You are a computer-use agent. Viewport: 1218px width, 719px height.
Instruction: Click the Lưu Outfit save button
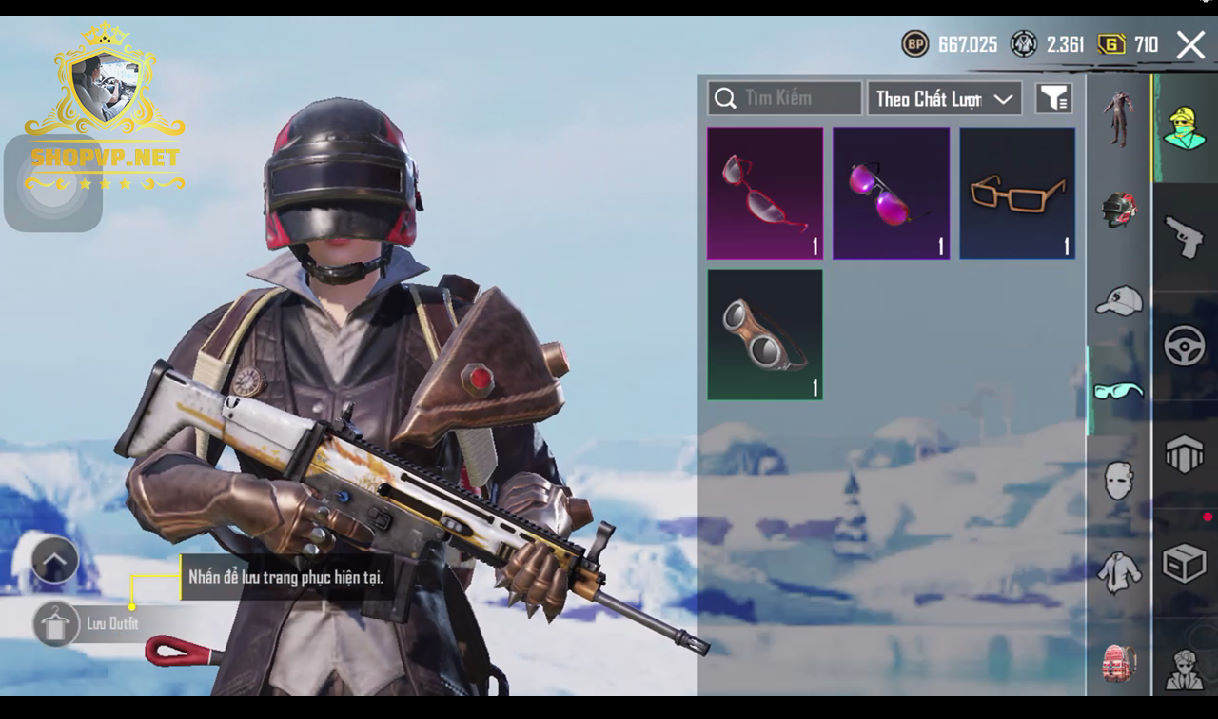pos(56,624)
